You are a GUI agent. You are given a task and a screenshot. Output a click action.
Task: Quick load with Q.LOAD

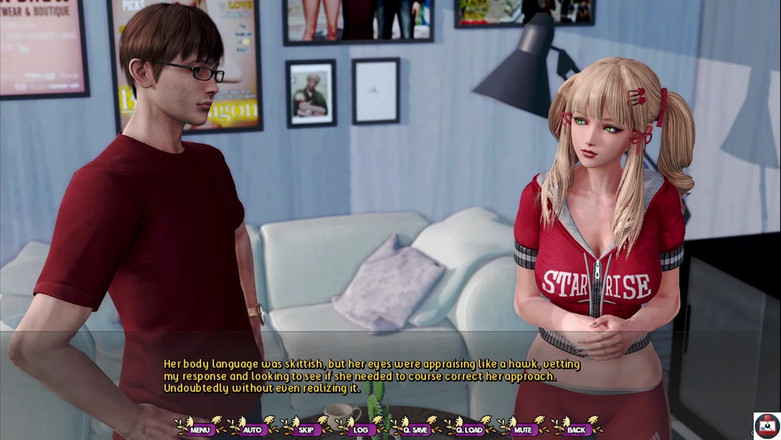tap(468, 429)
